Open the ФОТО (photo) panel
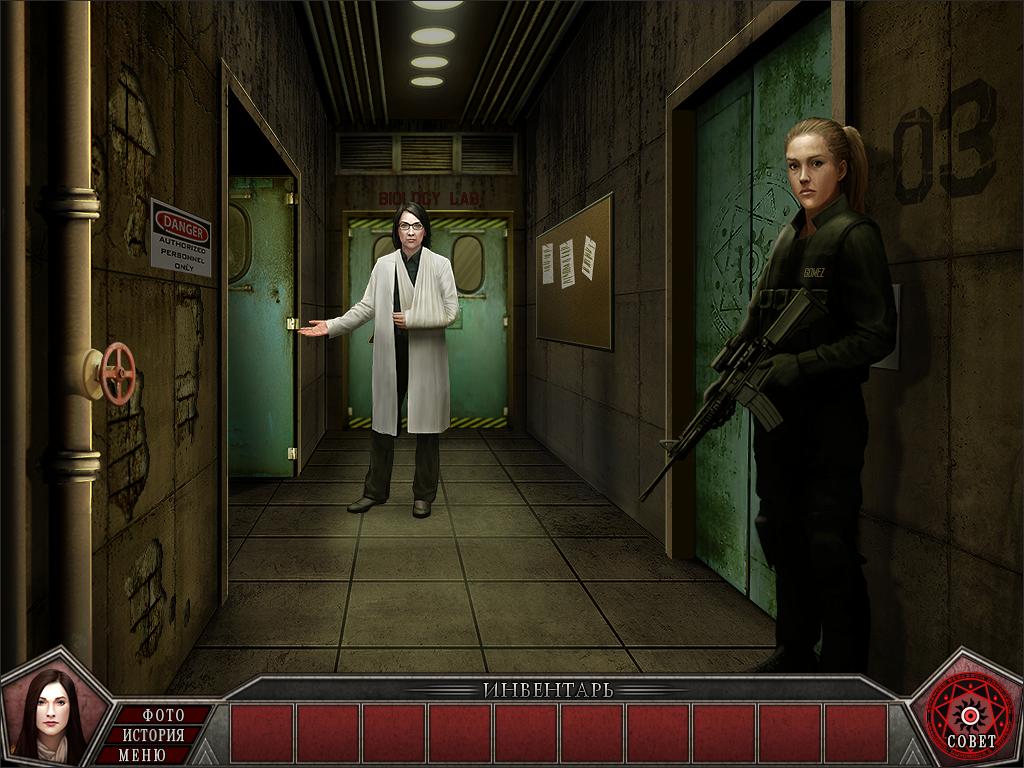The image size is (1024, 768). click(x=164, y=715)
